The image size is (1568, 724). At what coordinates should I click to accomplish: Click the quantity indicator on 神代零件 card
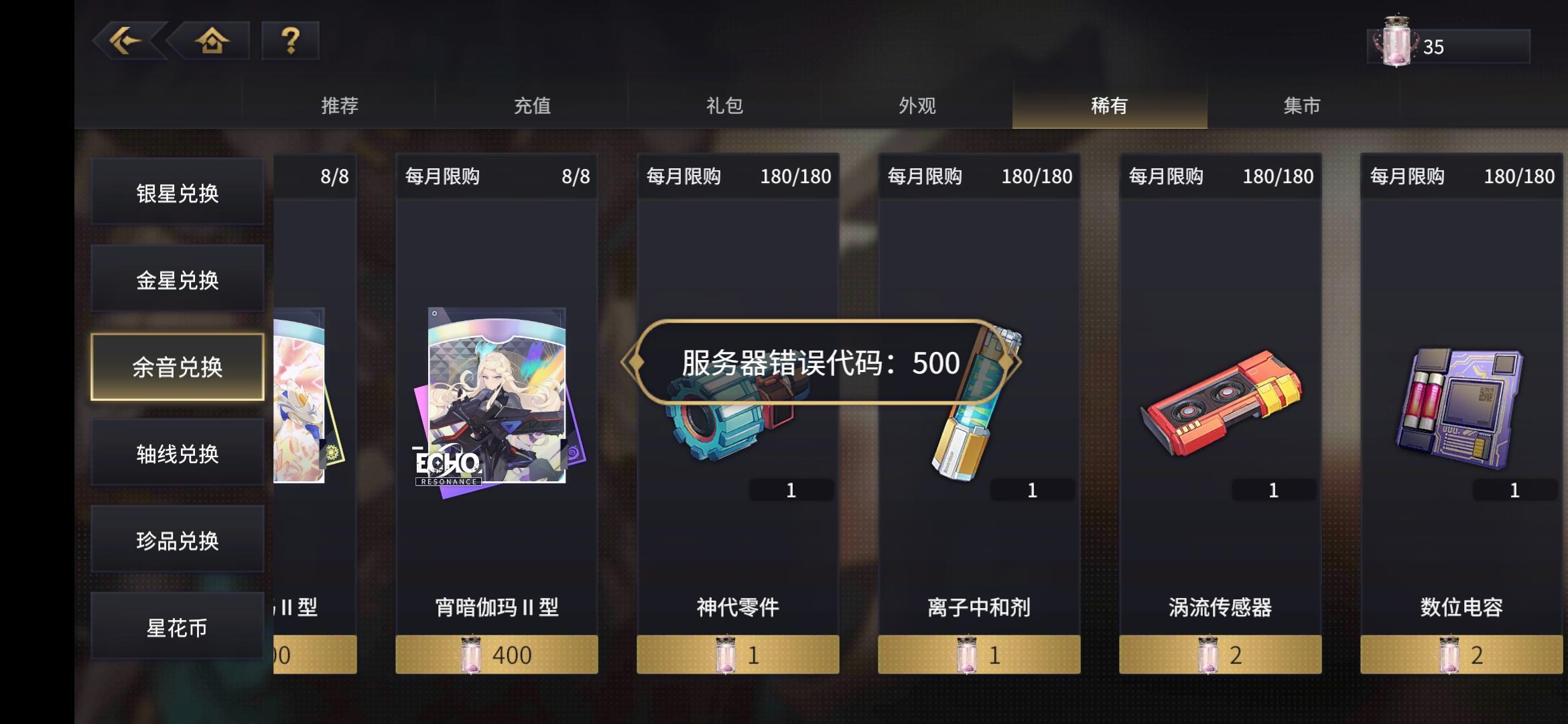tap(791, 490)
